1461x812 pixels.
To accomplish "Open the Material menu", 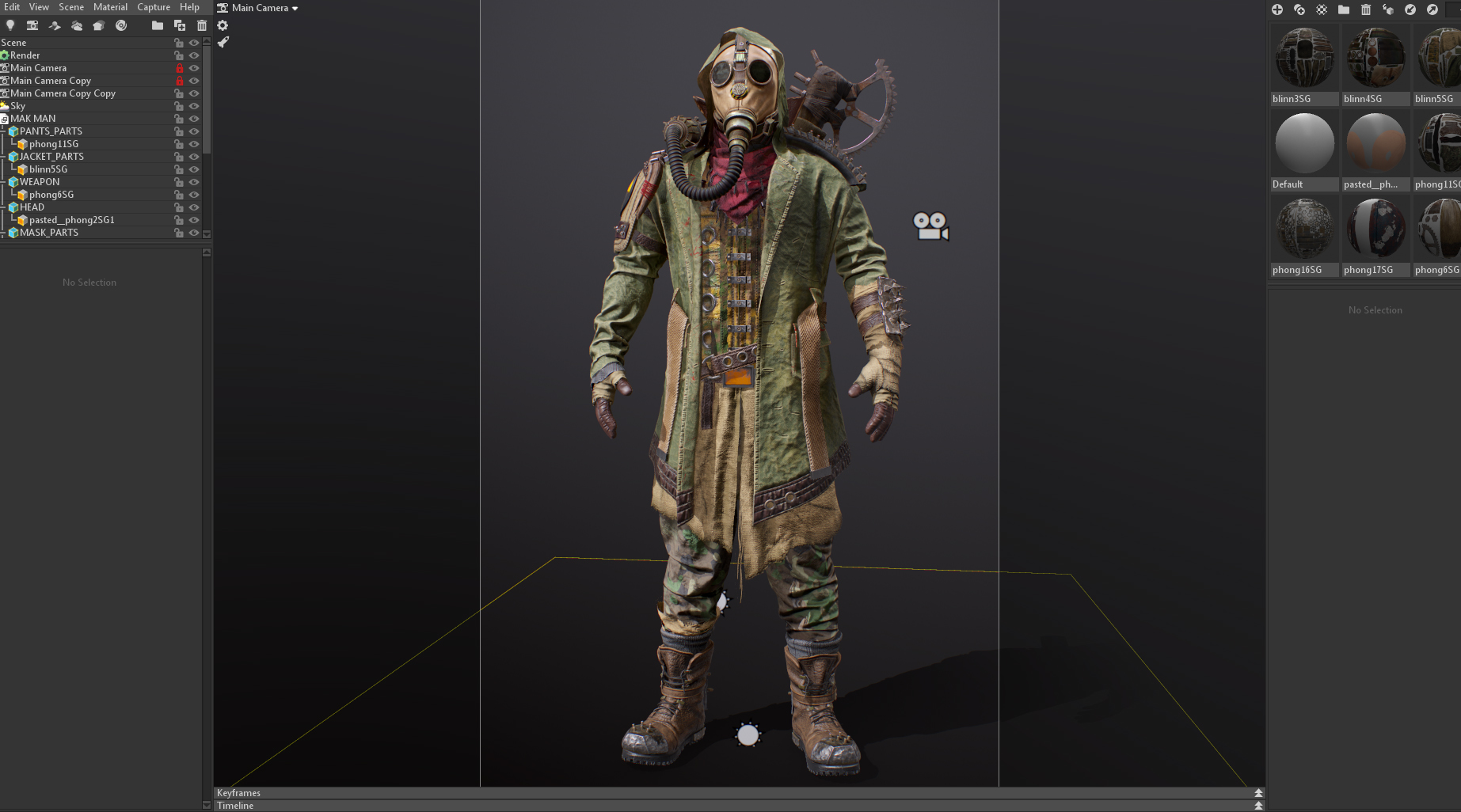I will coord(110,7).
